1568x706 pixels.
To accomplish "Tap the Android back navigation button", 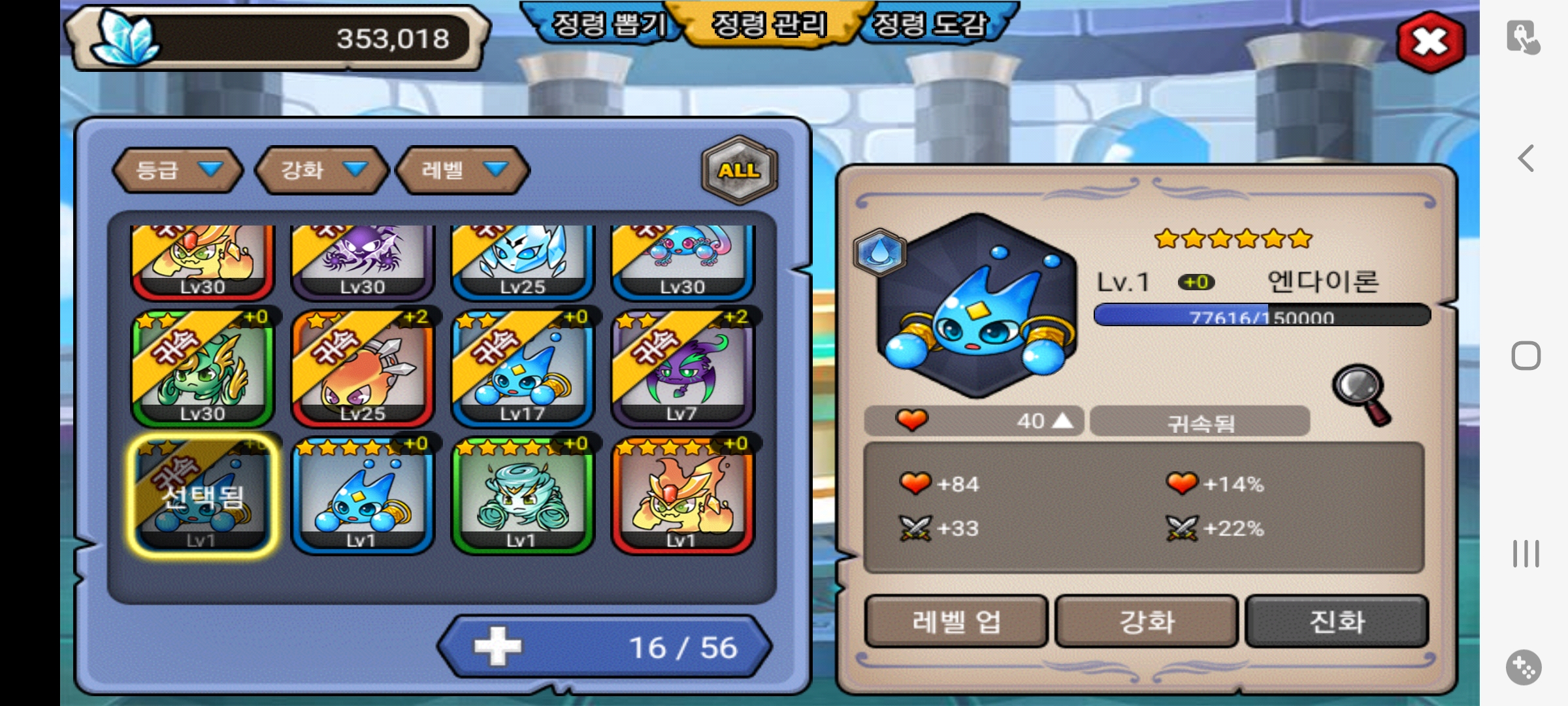I will (x=1526, y=159).
